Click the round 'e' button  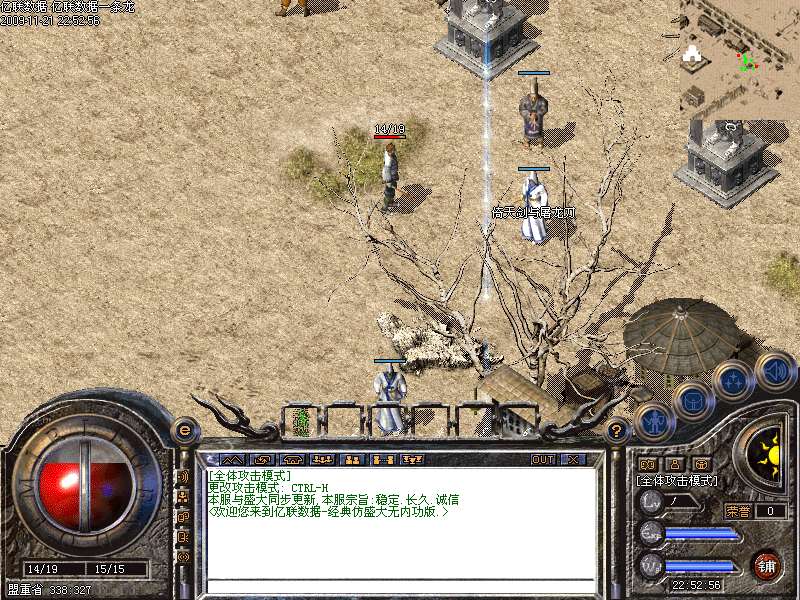point(184,430)
